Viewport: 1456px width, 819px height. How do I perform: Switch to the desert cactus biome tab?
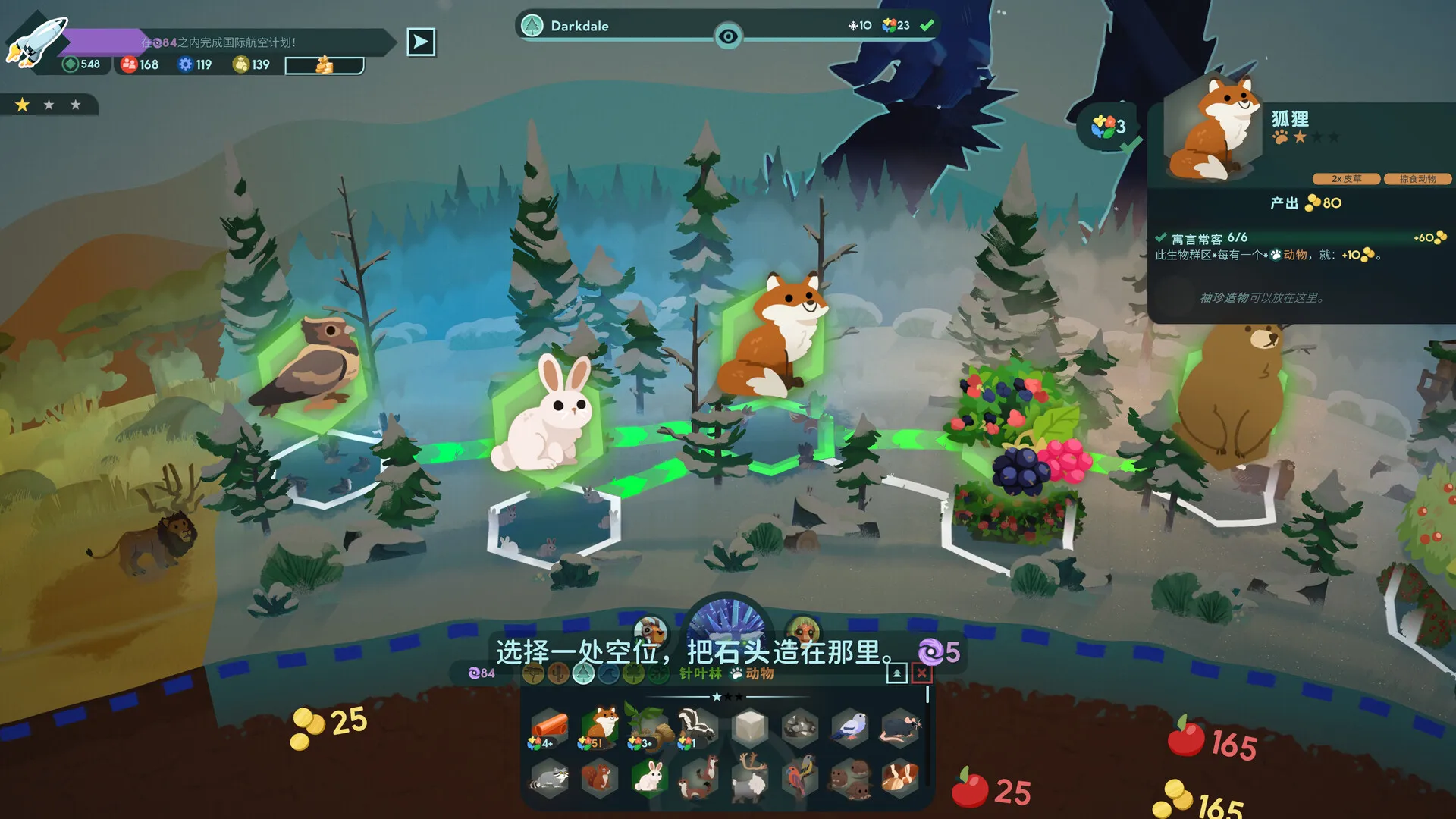point(558,673)
